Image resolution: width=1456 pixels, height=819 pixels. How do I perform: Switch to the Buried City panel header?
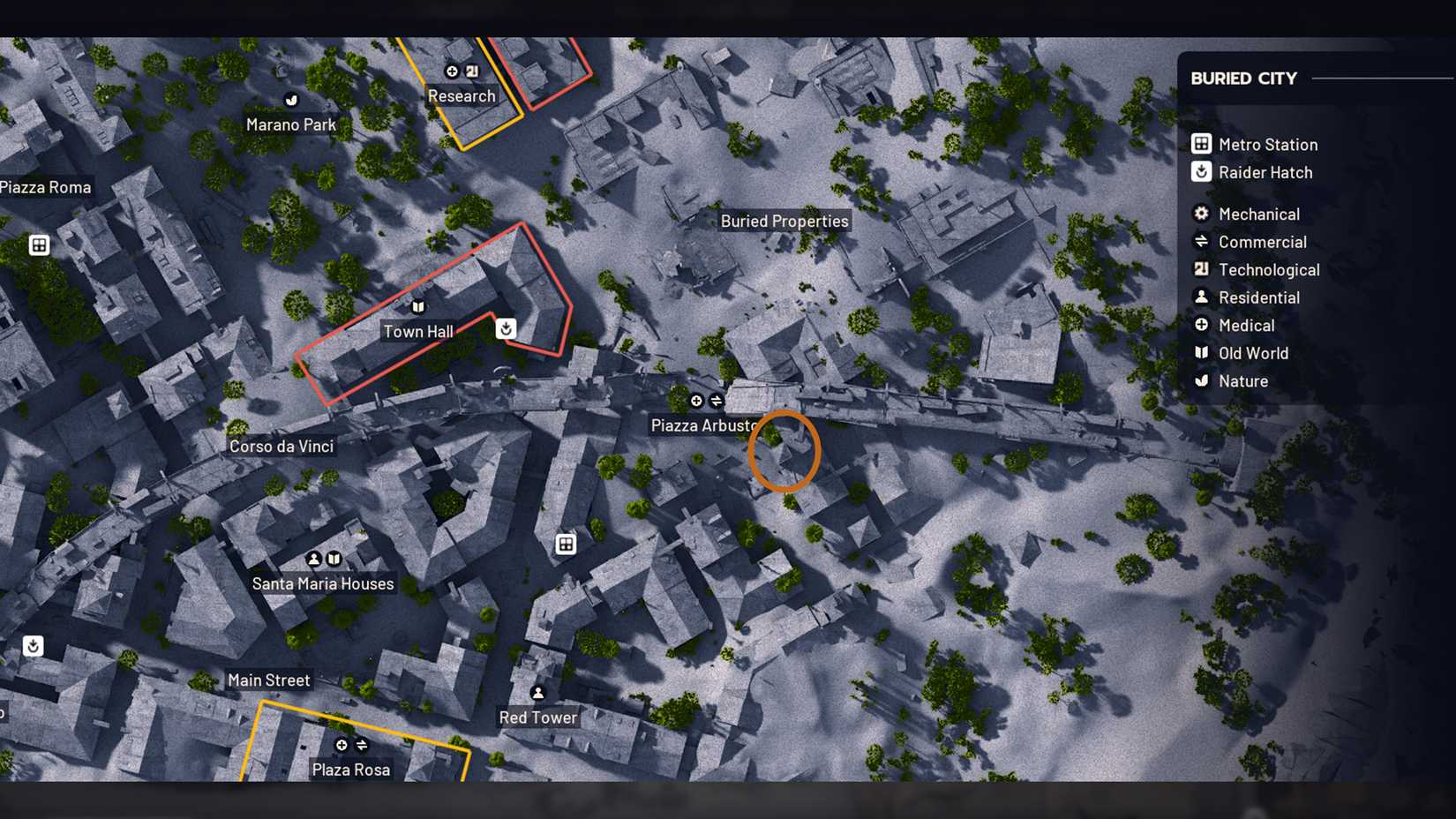(1244, 79)
